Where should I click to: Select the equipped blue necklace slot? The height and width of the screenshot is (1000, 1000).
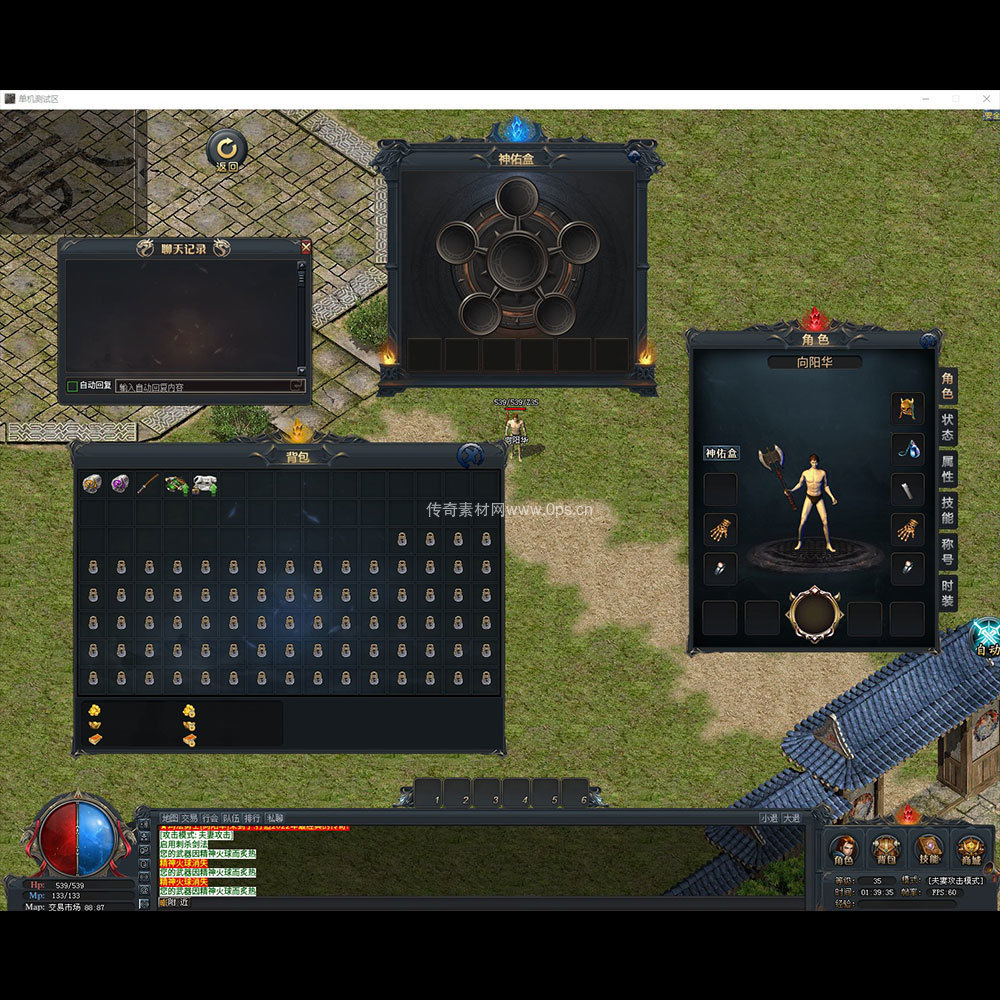(906, 449)
